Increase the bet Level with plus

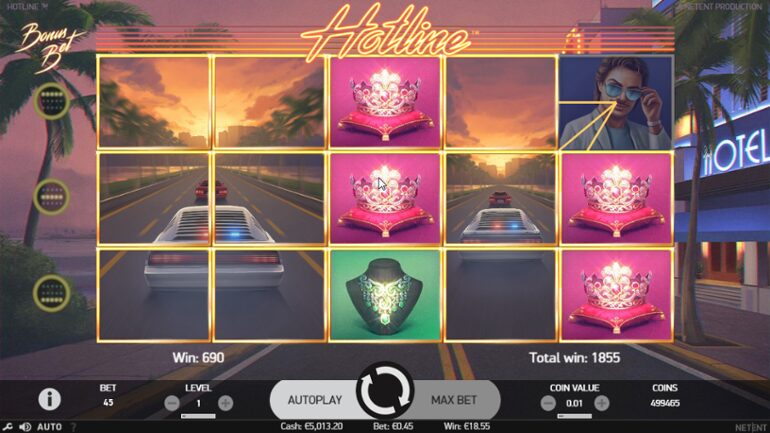pos(225,403)
